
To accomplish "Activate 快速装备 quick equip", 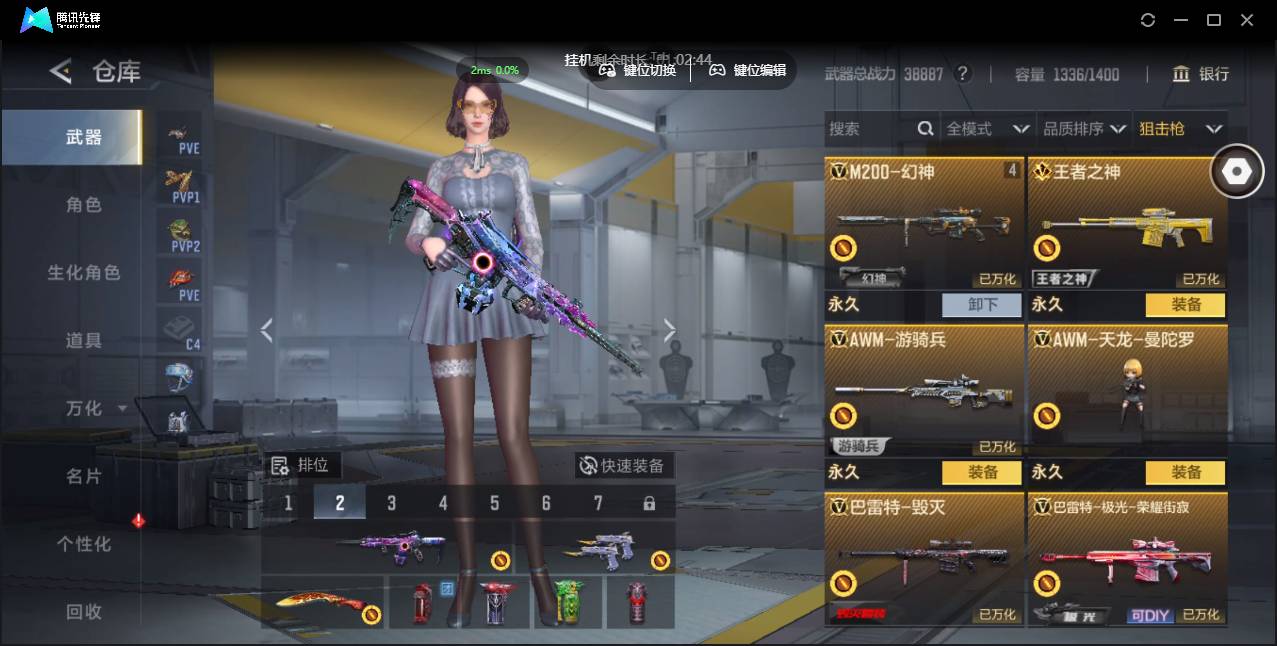I will point(622,466).
